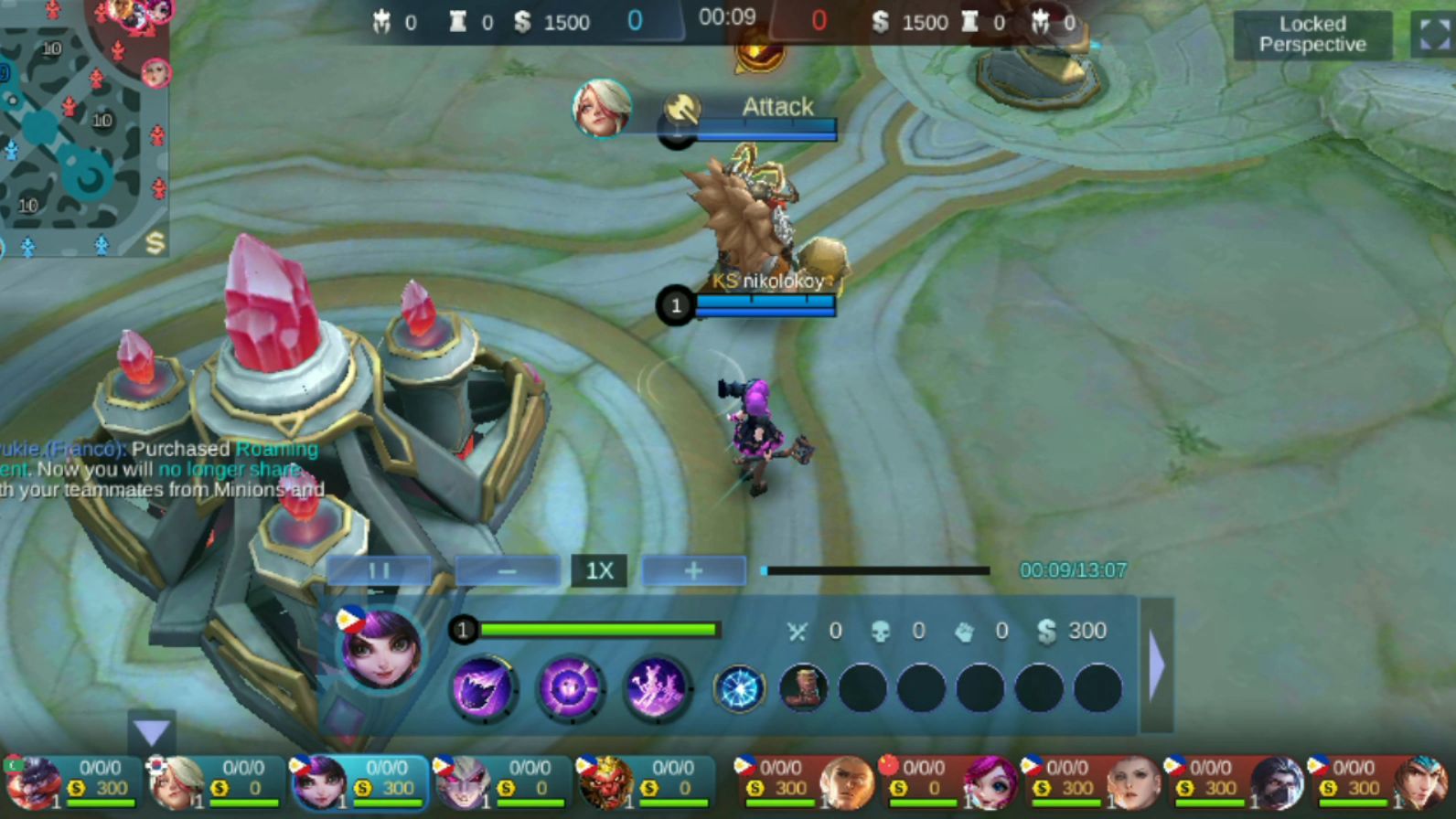The width and height of the screenshot is (1456, 819).
Task: Open the gold dollar icon on minimap
Action: click(x=155, y=242)
